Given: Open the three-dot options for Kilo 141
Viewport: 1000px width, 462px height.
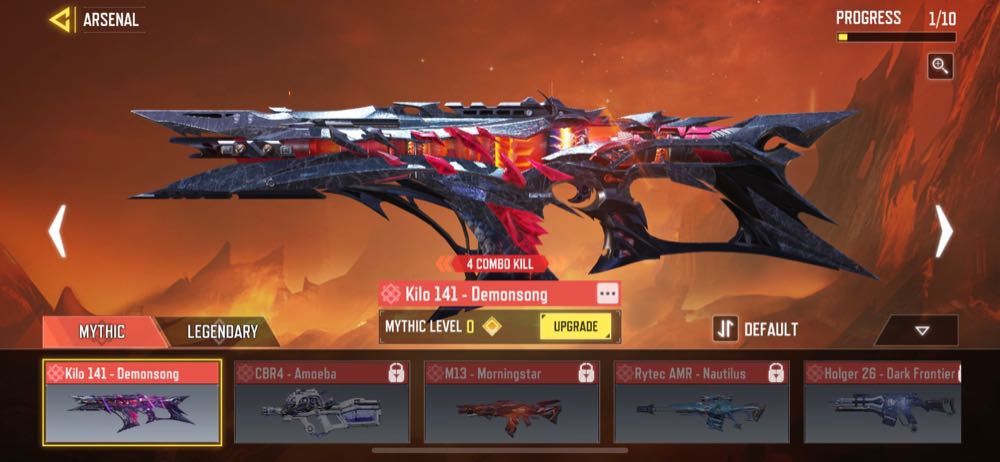Looking at the screenshot, I should pyautogui.click(x=607, y=293).
